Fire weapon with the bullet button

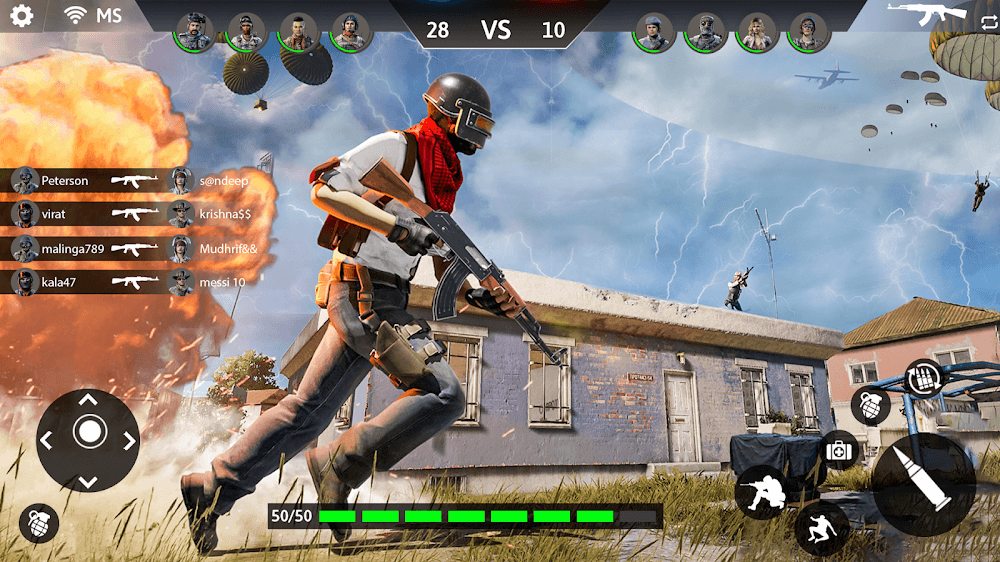(923, 484)
